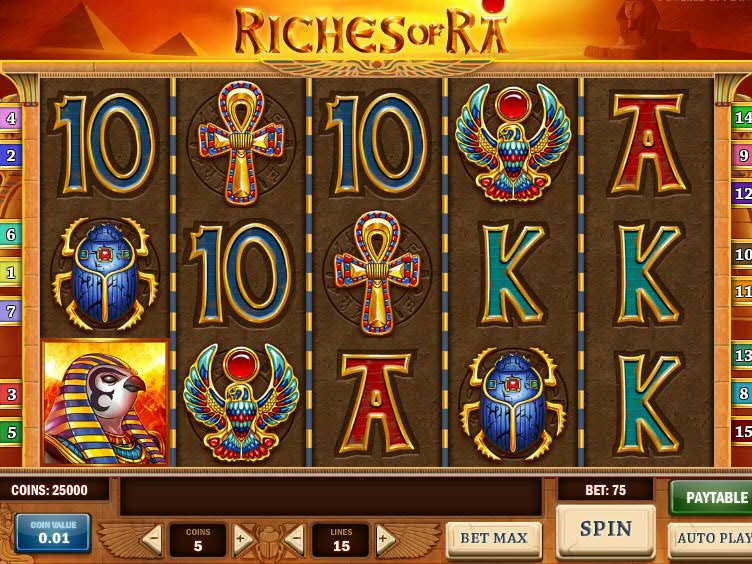This screenshot has width=752, height=564.
Task: Choose payline marker 6
Action: (11, 235)
